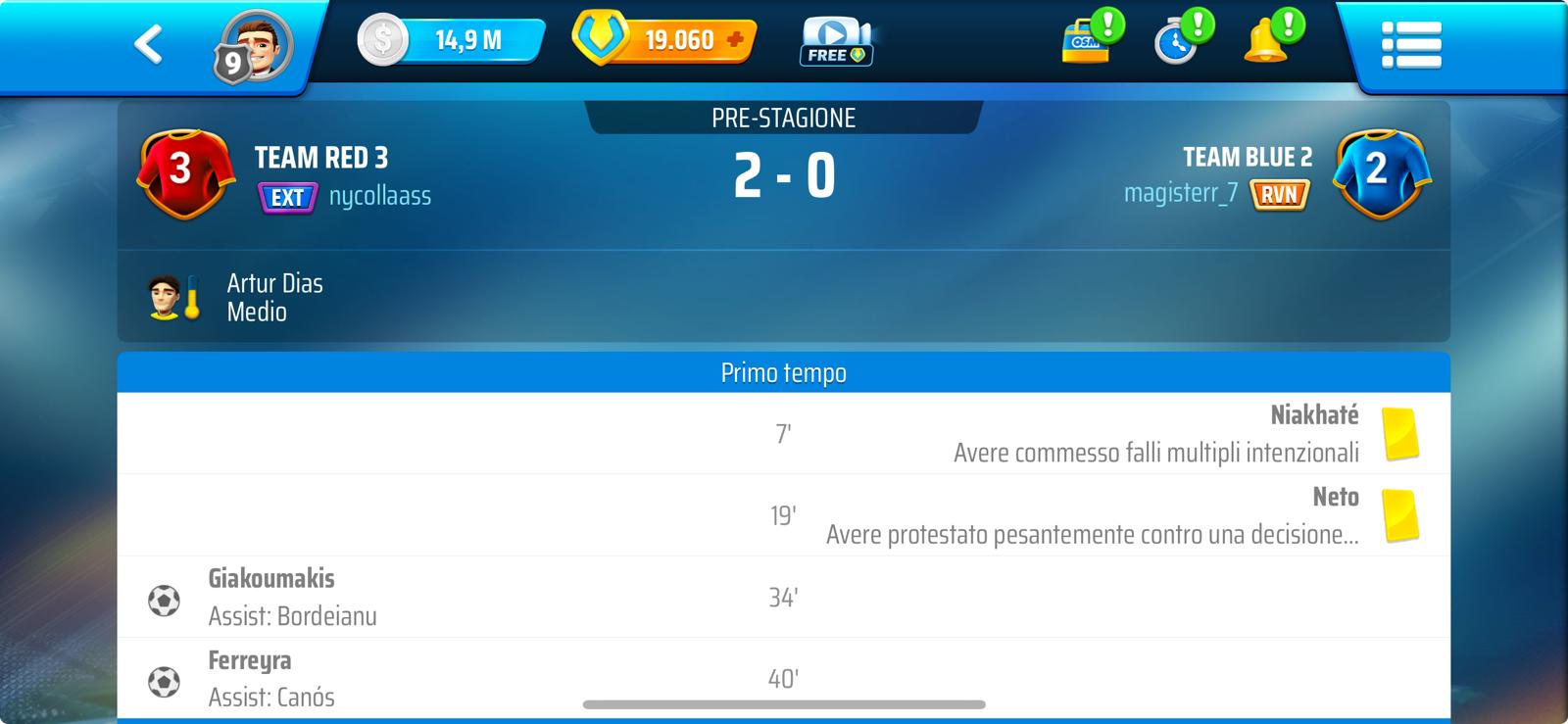This screenshot has height=724, width=1568.
Task: Open manager magisterr_7 profile
Action: [1181, 193]
